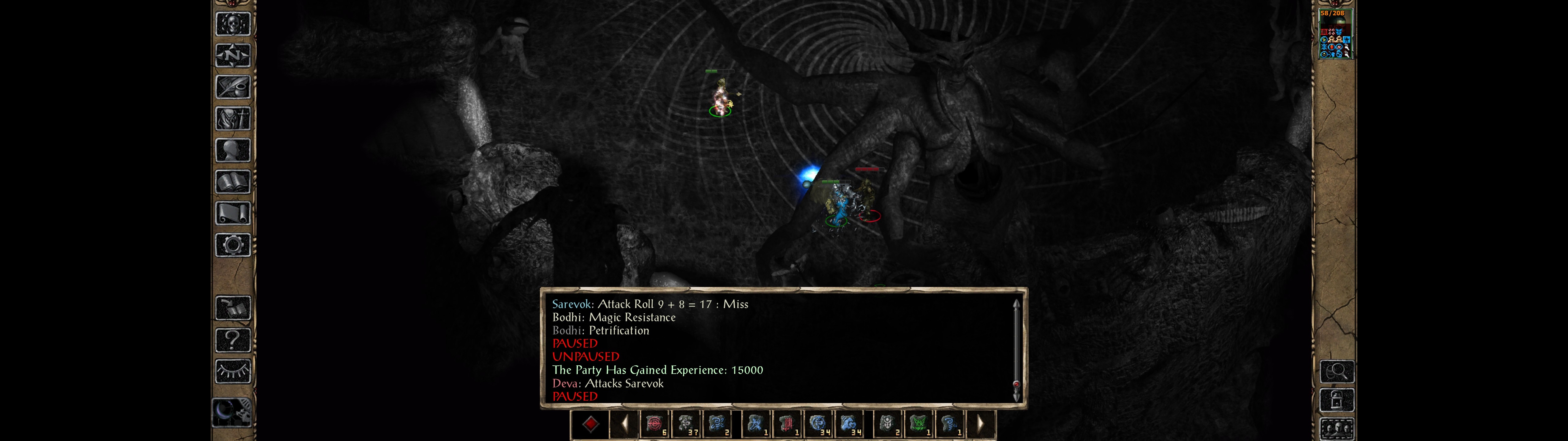Click the magnifying glass zoom button

tap(1337, 371)
